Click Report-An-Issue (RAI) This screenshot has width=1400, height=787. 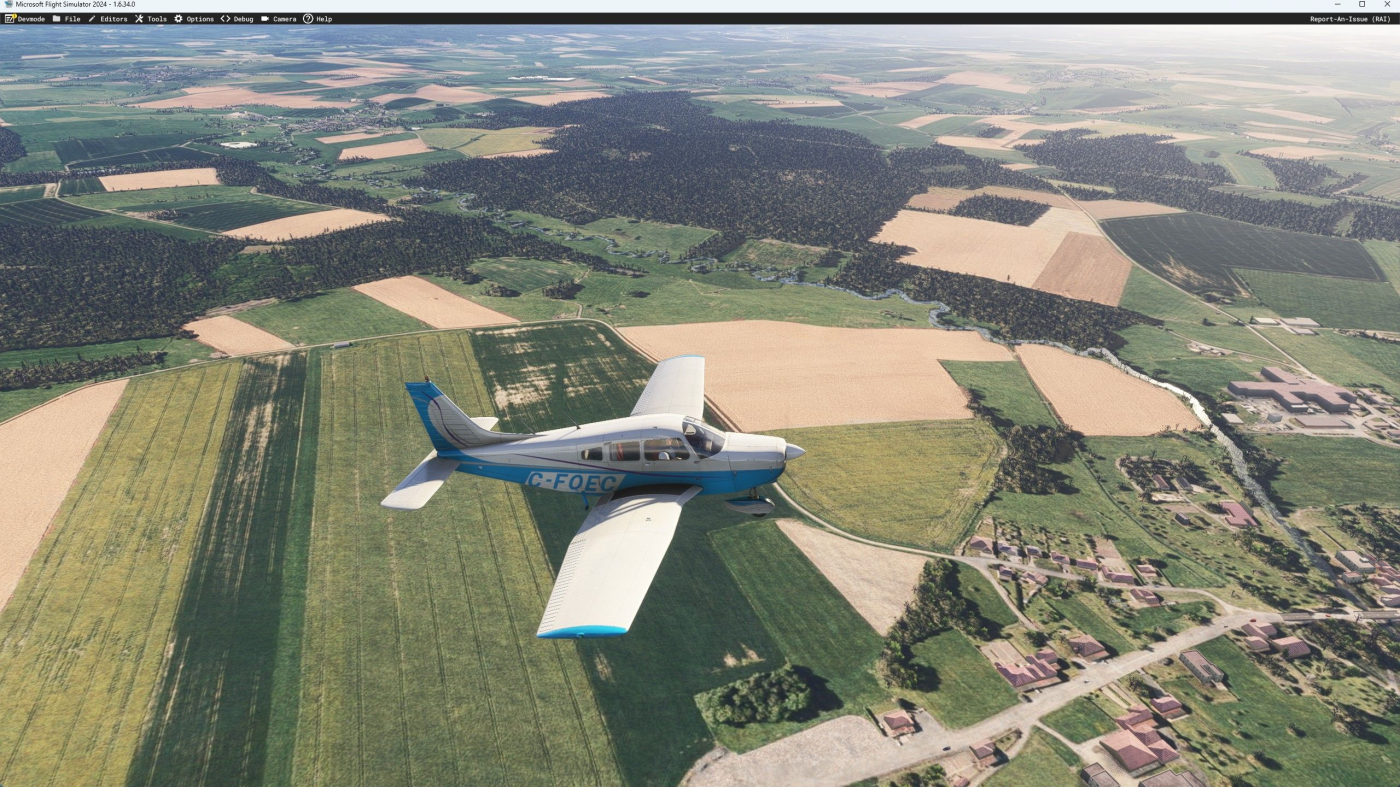pos(1350,19)
